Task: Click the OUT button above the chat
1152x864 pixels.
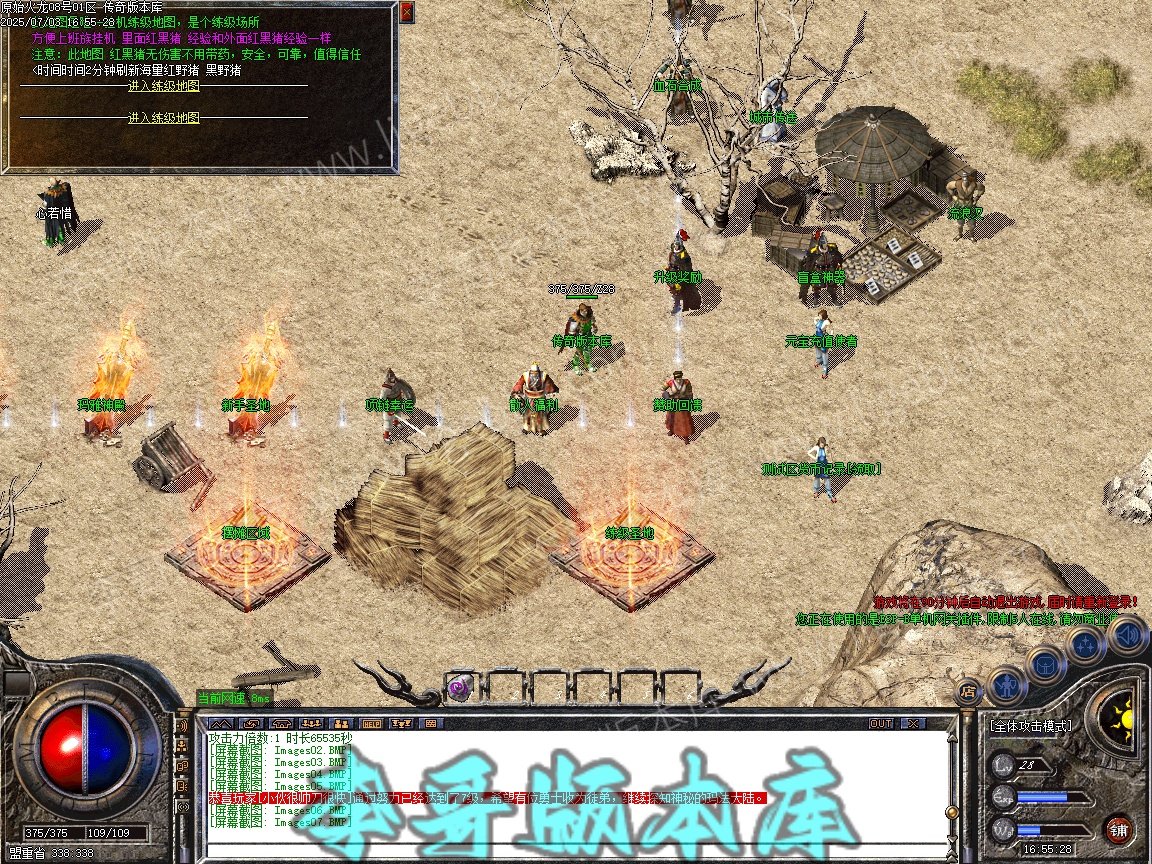Action: tap(880, 723)
